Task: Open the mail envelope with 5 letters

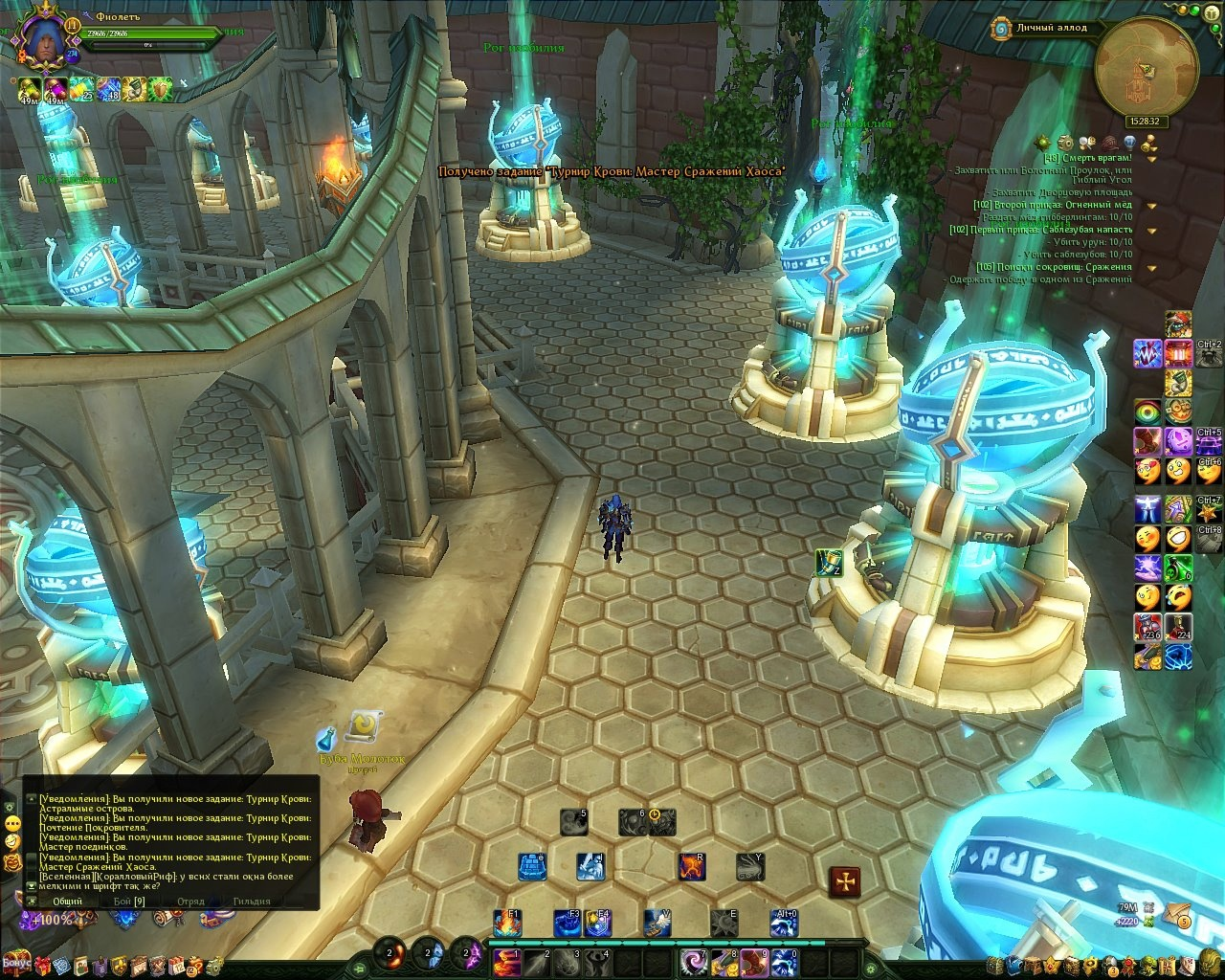Action: click(x=1177, y=914)
